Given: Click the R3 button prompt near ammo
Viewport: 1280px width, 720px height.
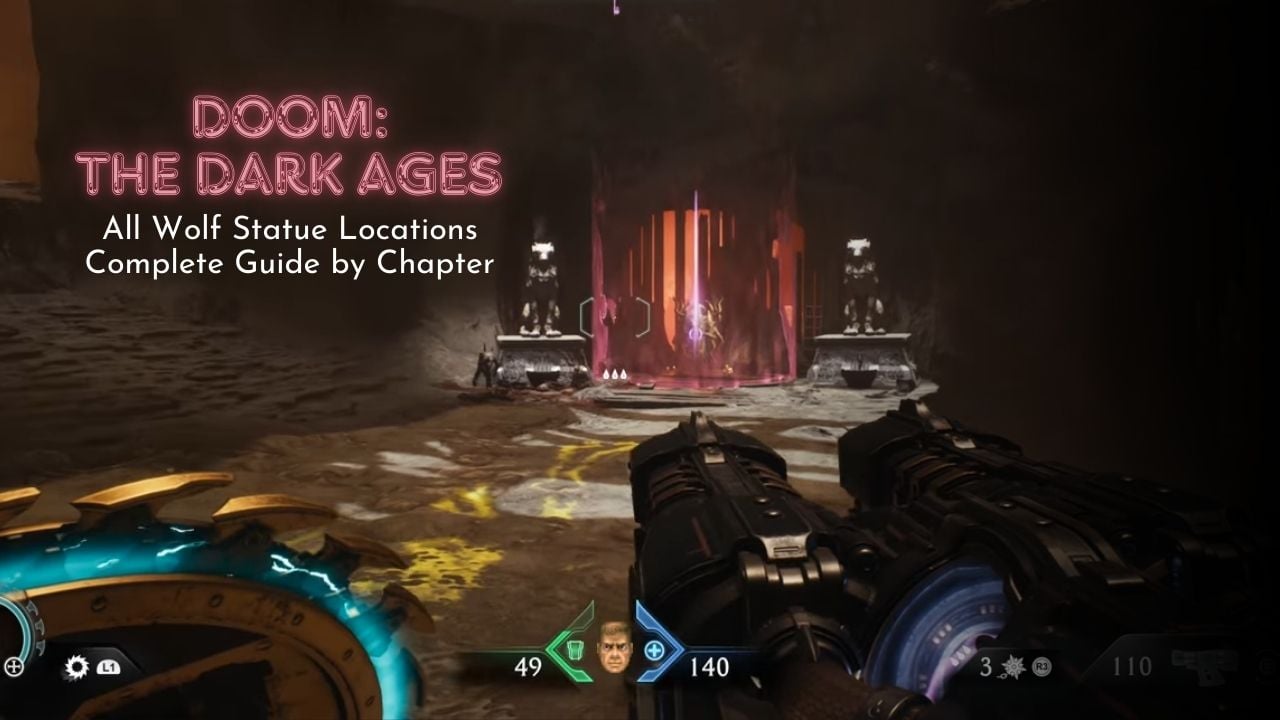Looking at the screenshot, I should [1040, 666].
